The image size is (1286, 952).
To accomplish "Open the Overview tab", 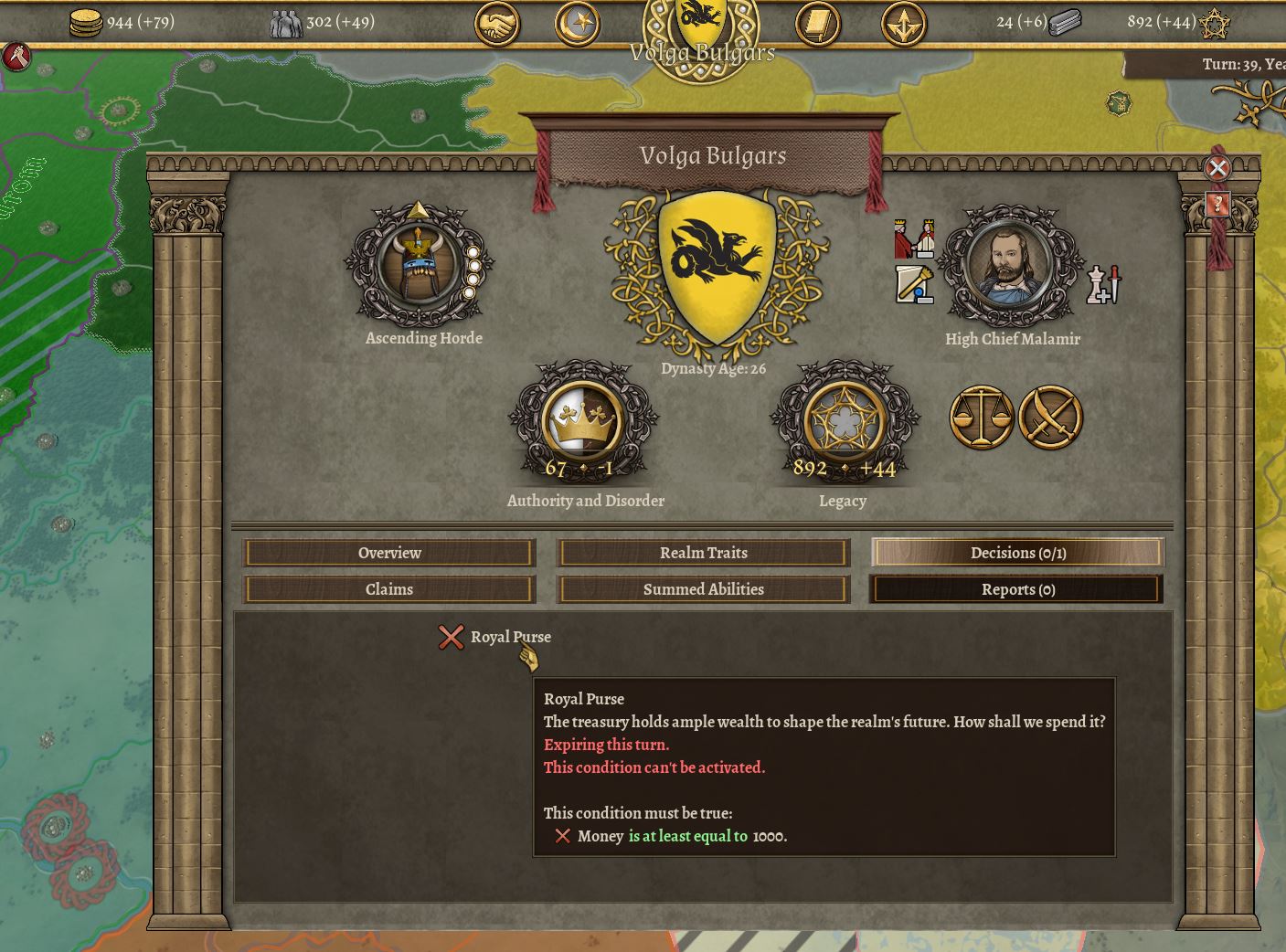I will [x=388, y=553].
